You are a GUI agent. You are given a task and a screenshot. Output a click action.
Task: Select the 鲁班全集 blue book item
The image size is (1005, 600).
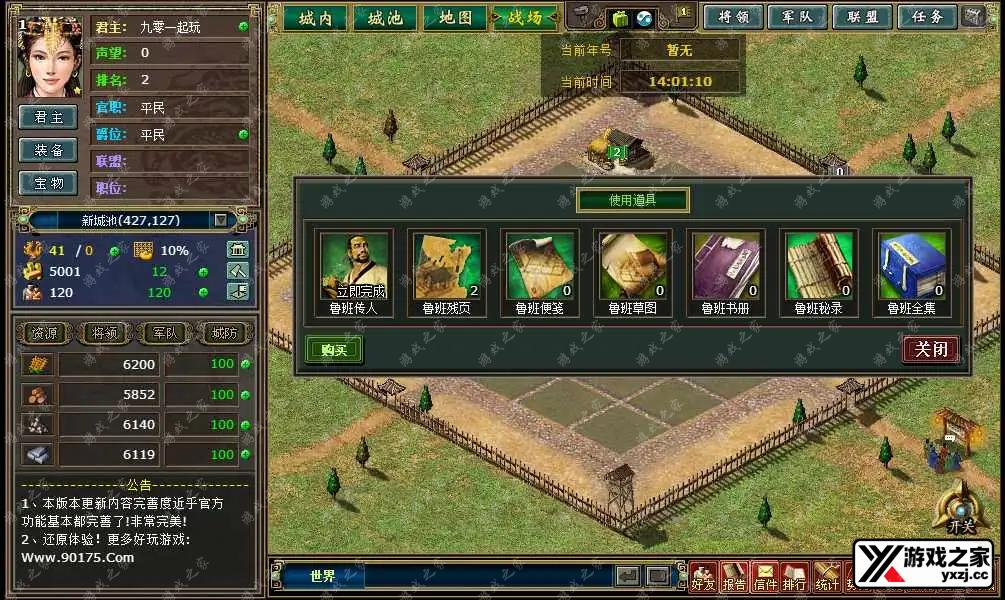pyautogui.click(x=911, y=266)
